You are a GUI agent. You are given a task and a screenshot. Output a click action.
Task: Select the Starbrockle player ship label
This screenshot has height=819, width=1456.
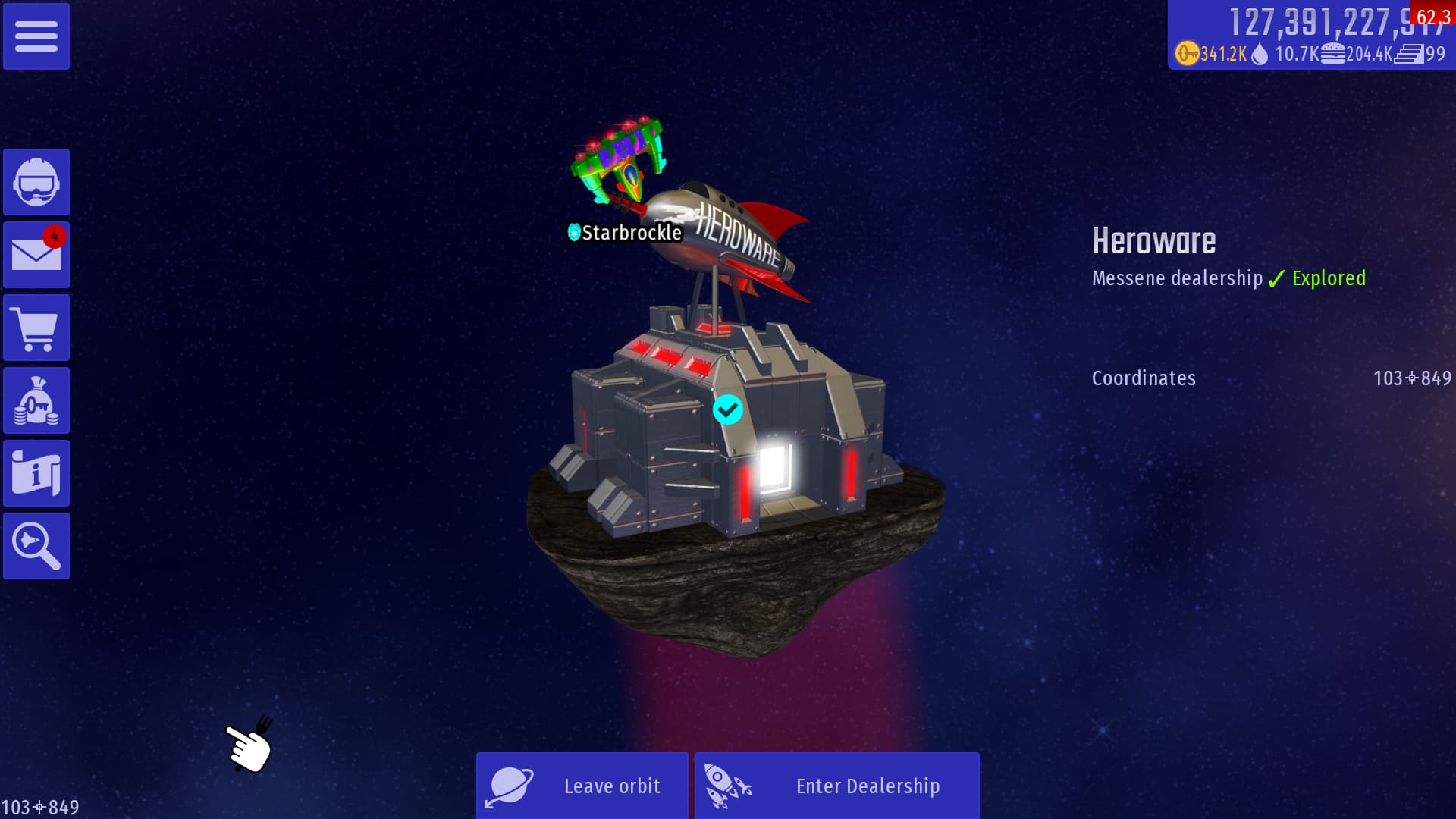(626, 232)
